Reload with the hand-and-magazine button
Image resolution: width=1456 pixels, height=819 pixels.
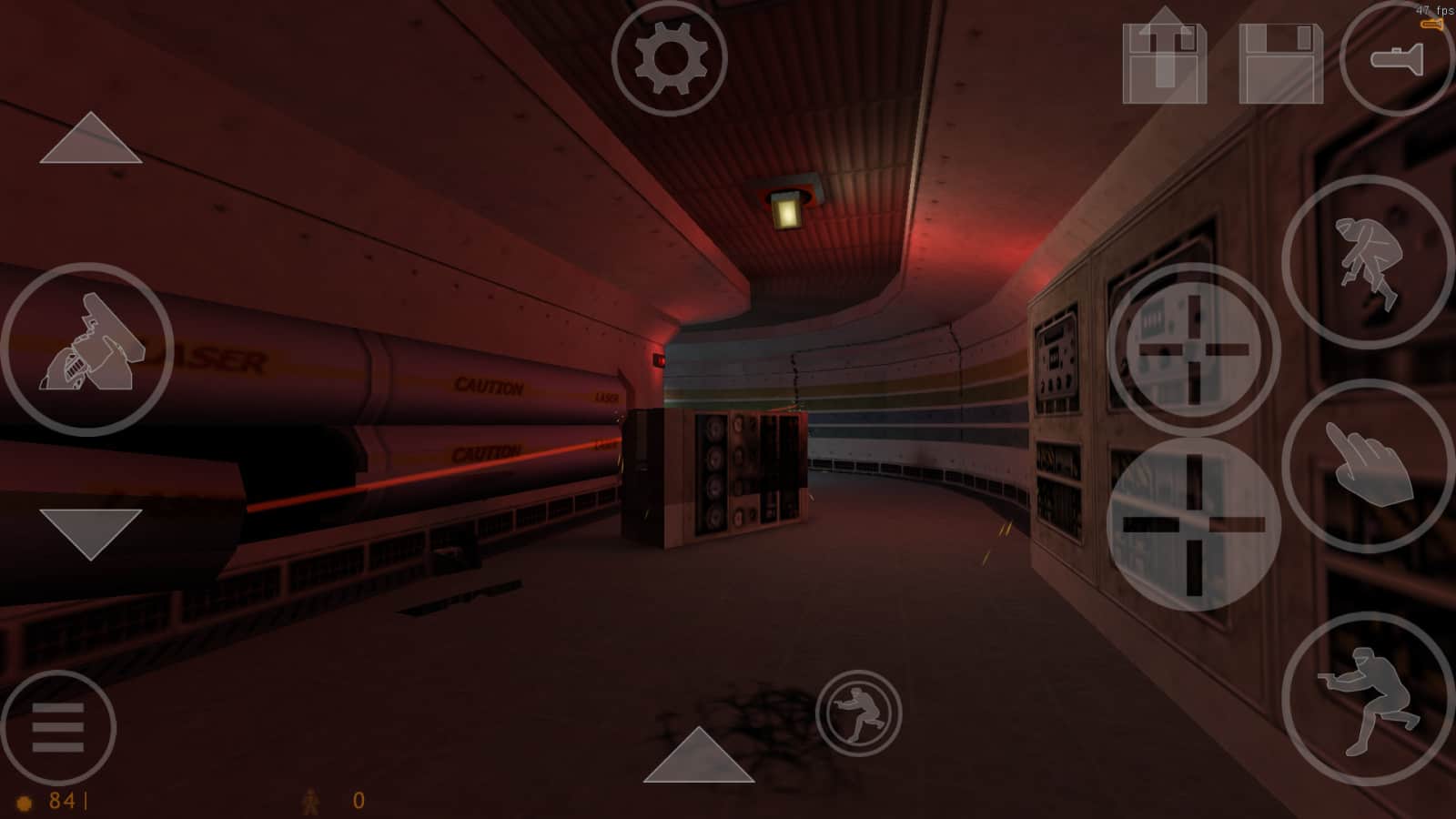87,349
